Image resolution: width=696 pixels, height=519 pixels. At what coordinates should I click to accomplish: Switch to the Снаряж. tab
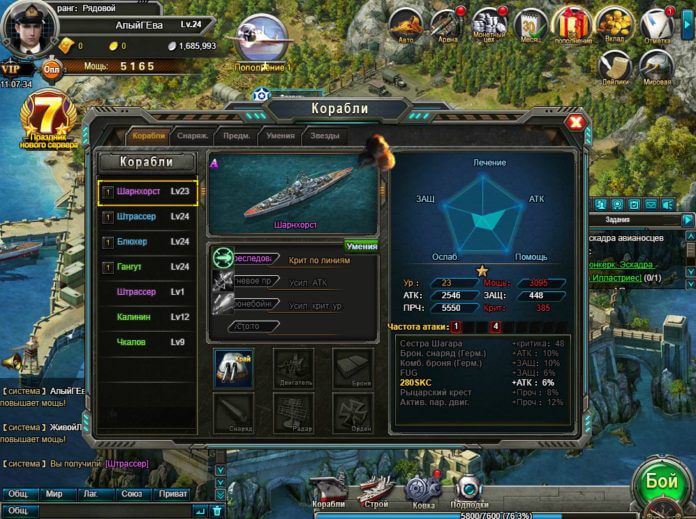coord(192,136)
